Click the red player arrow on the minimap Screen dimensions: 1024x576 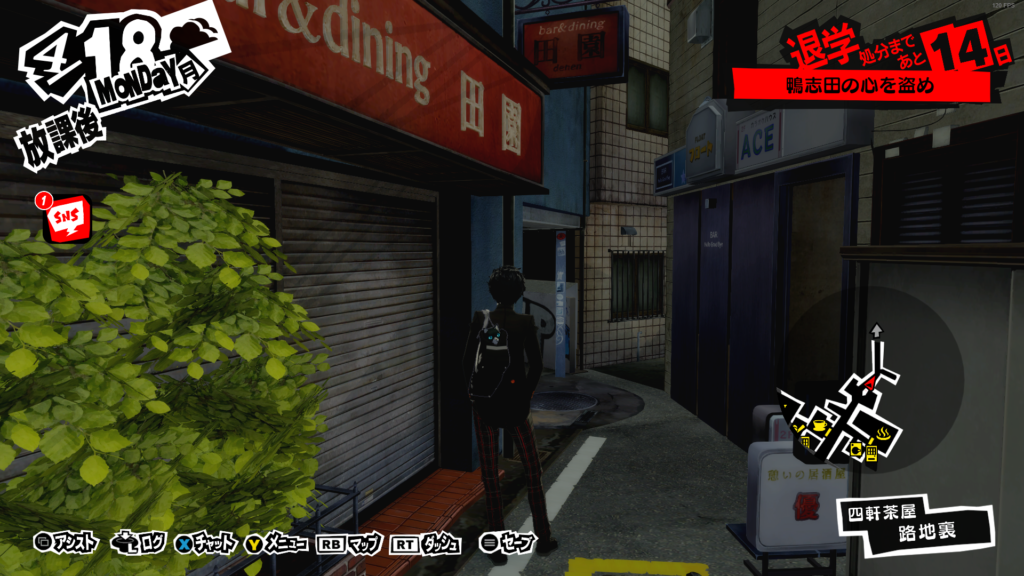coord(868,382)
